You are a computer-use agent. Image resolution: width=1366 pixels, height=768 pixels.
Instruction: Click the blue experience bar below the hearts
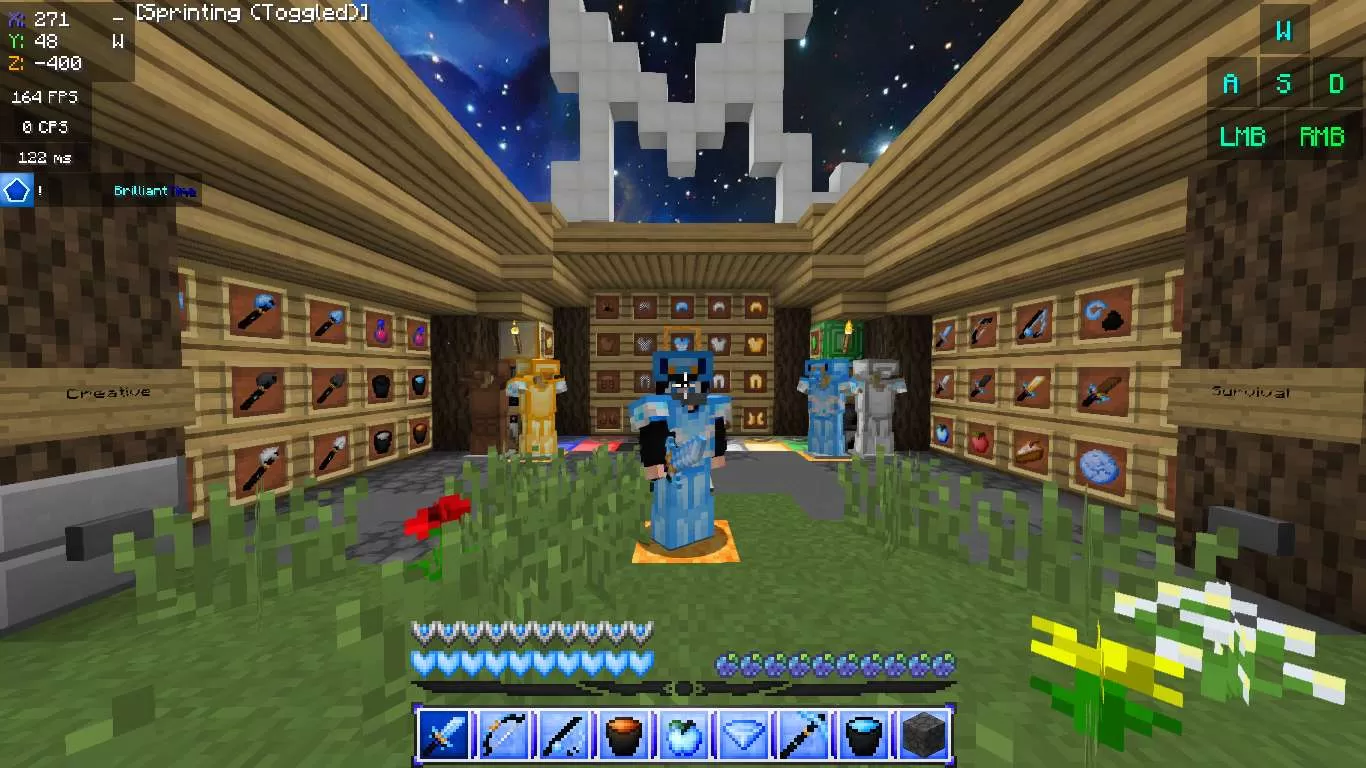pos(683,686)
